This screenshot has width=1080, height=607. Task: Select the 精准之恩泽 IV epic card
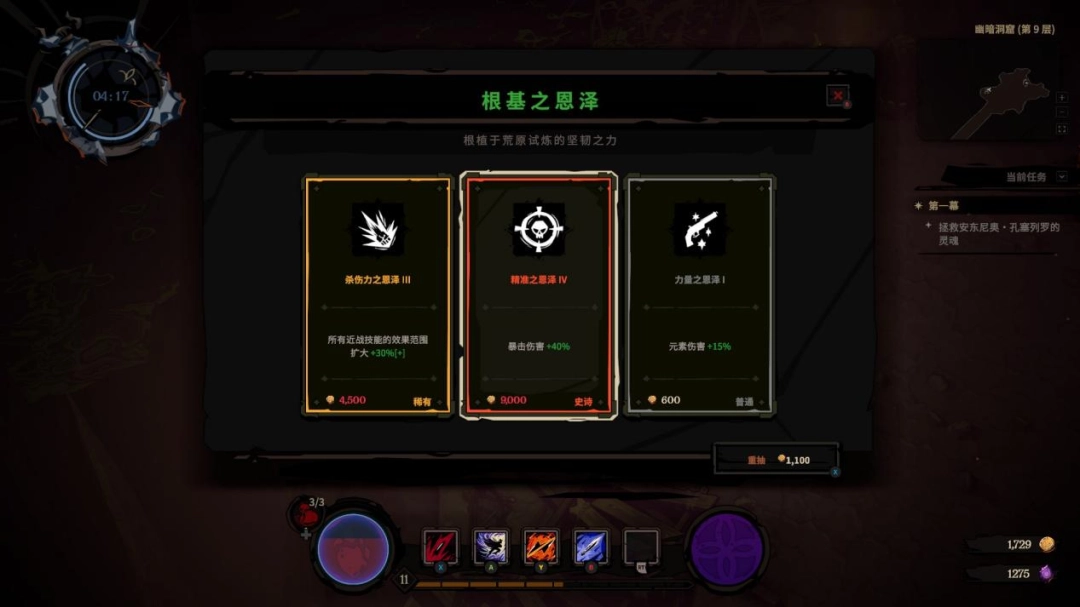[x=539, y=296]
